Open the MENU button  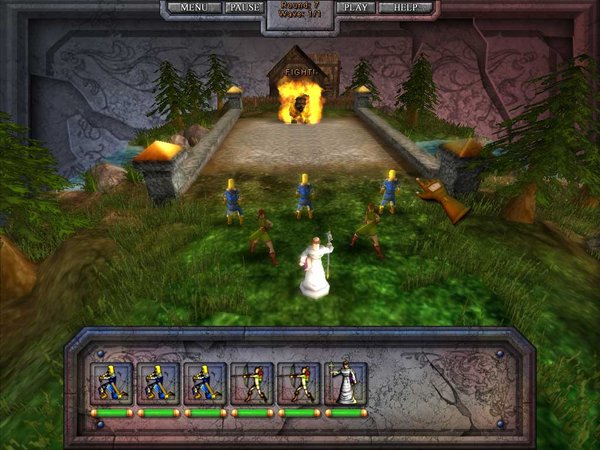(x=194, y=7)
